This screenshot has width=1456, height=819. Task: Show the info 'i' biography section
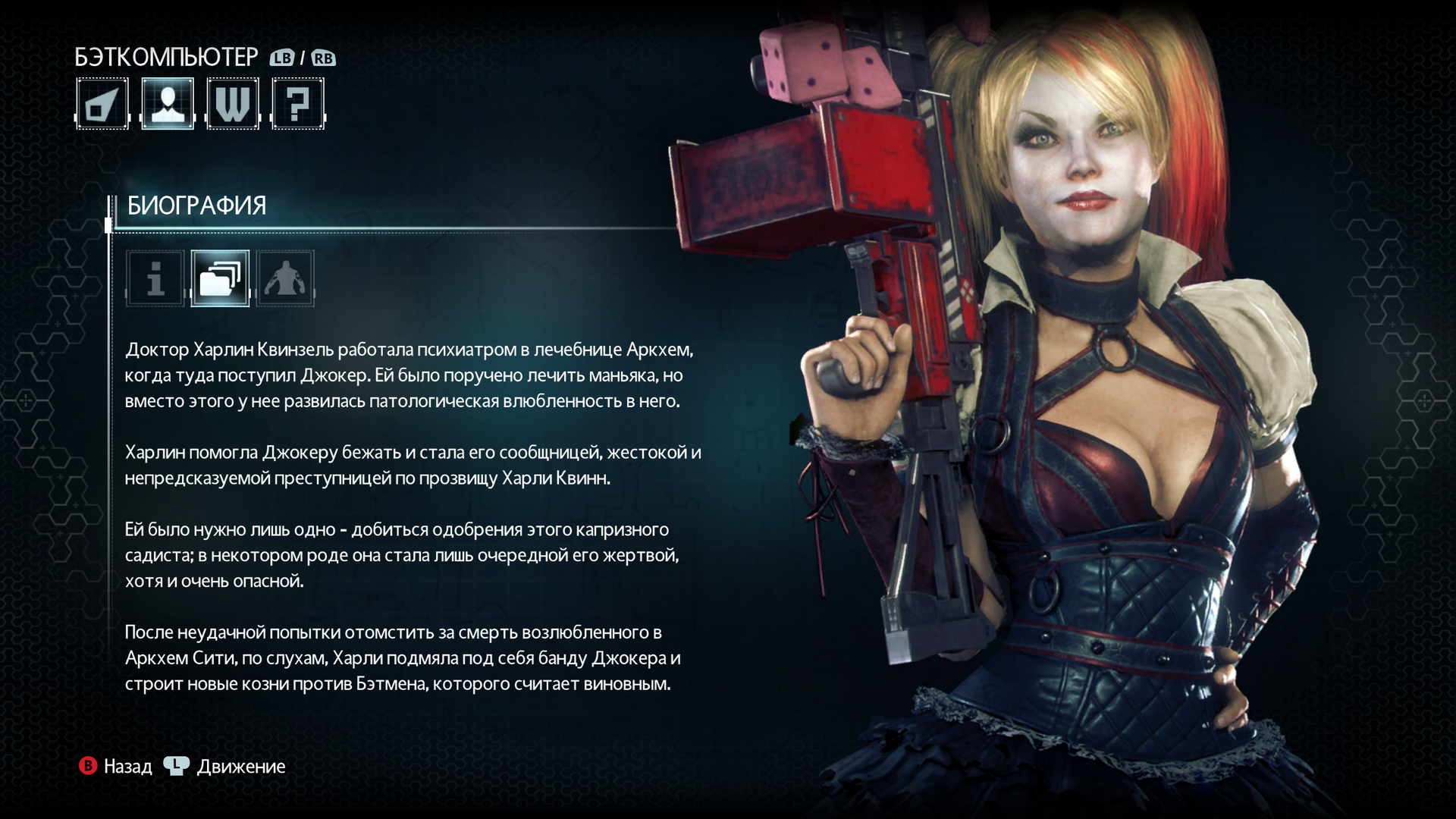(x=155, y=278)
